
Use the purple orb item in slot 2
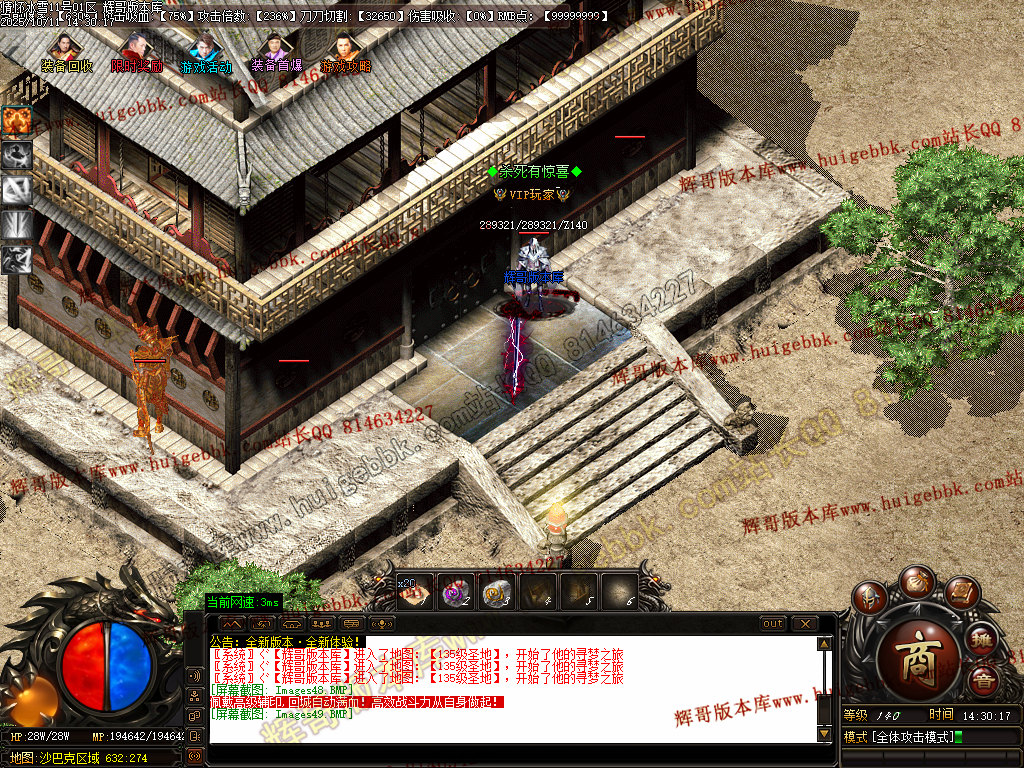(456, 591)
